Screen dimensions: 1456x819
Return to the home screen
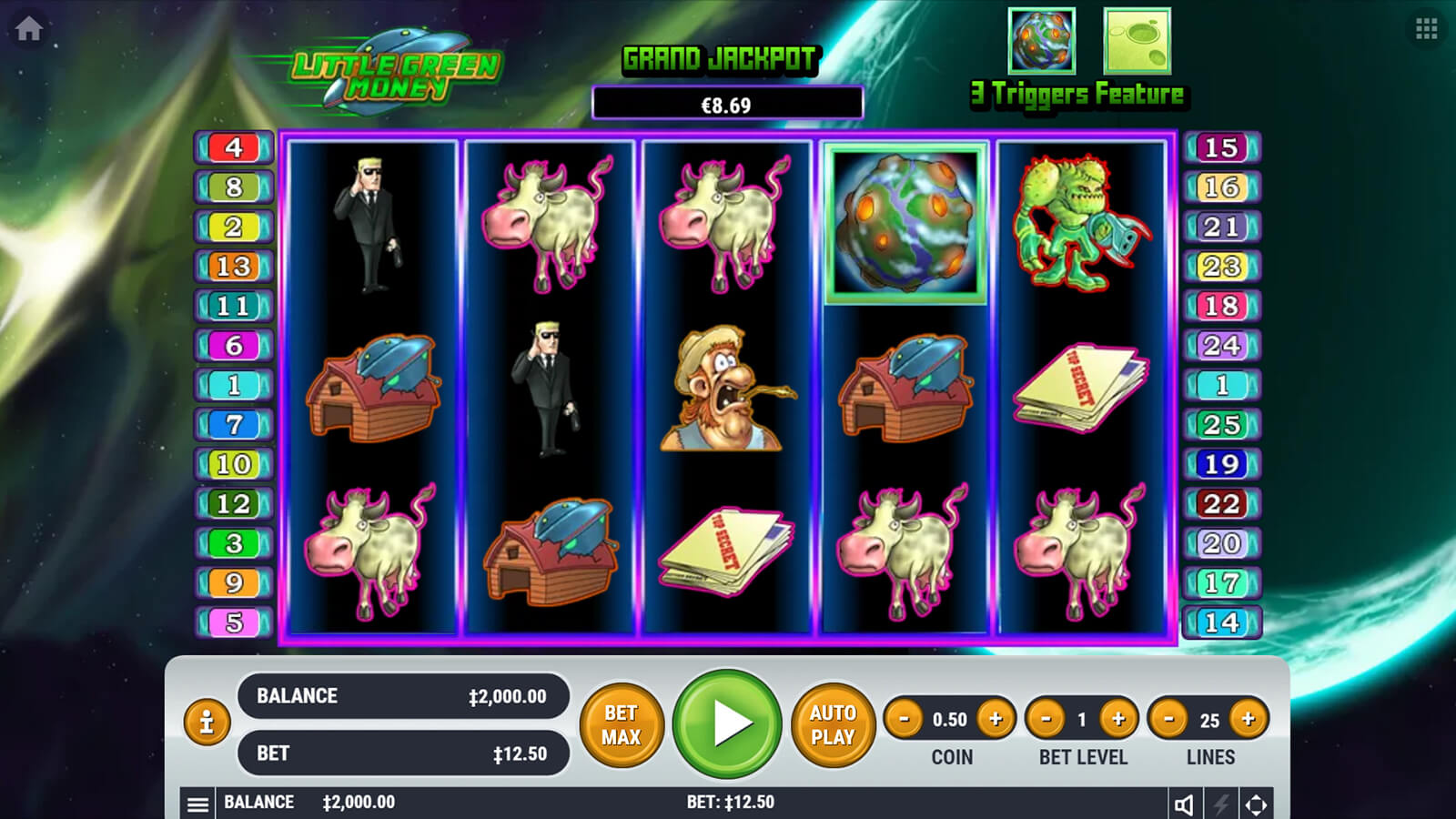tap(29, 29)
